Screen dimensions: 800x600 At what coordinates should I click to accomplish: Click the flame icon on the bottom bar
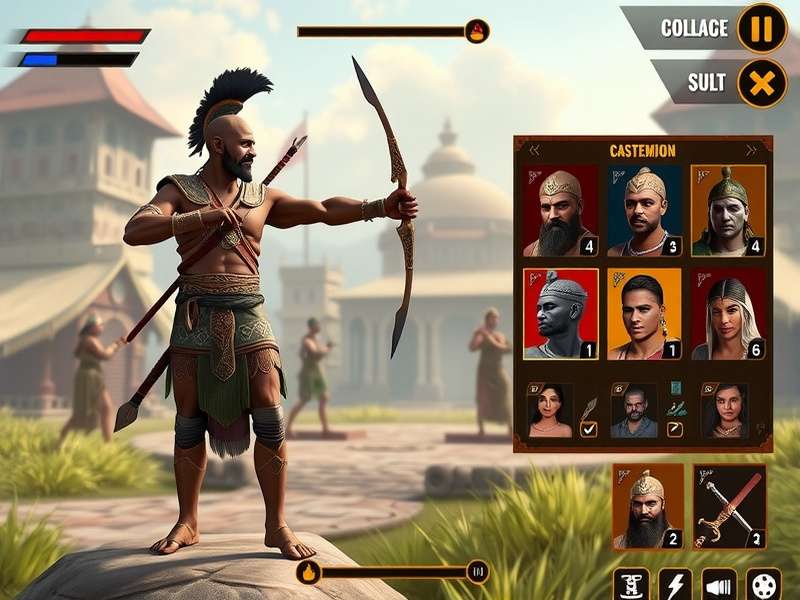pos(309,573)
